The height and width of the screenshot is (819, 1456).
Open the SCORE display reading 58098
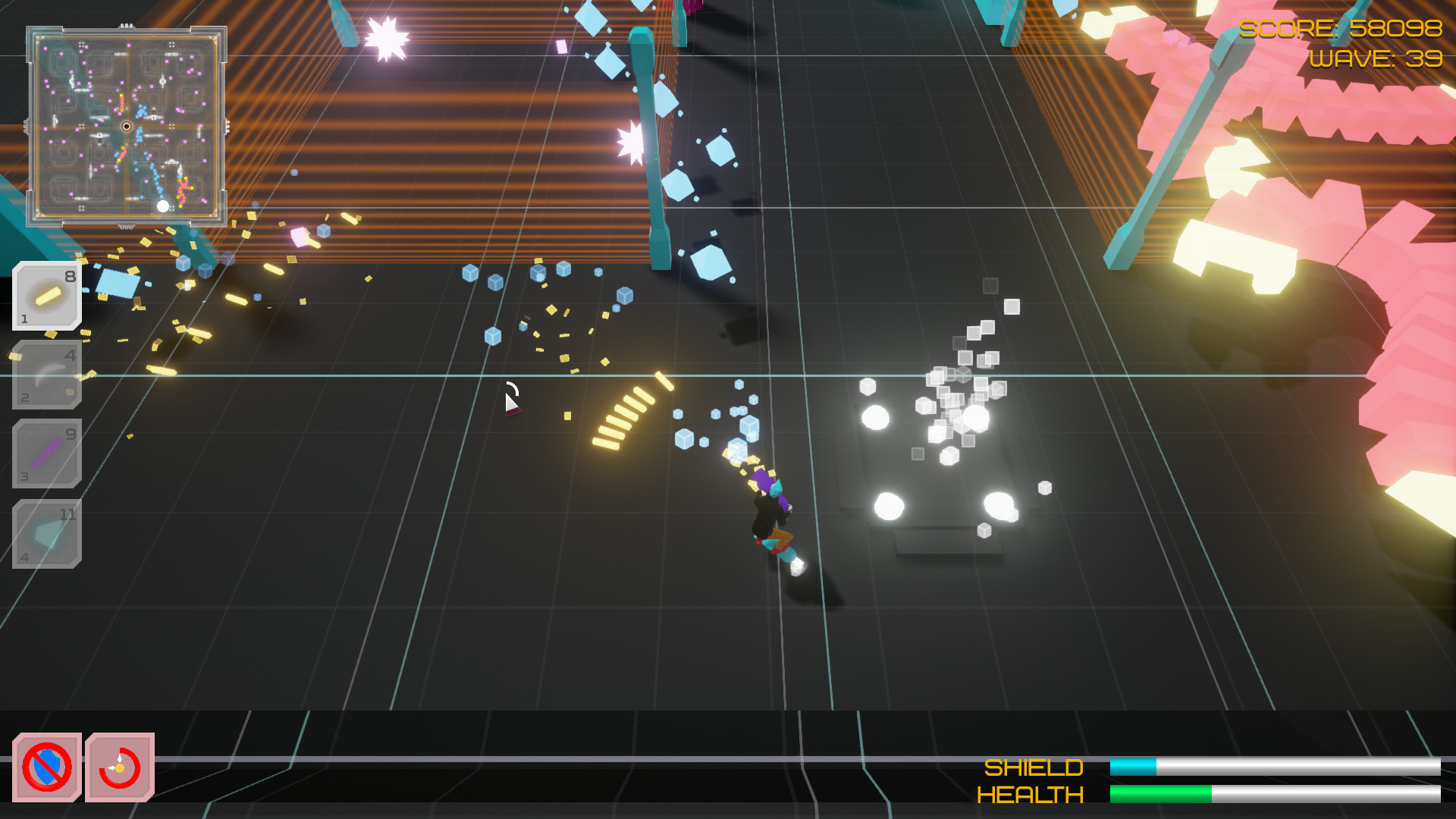[1341, 30]
